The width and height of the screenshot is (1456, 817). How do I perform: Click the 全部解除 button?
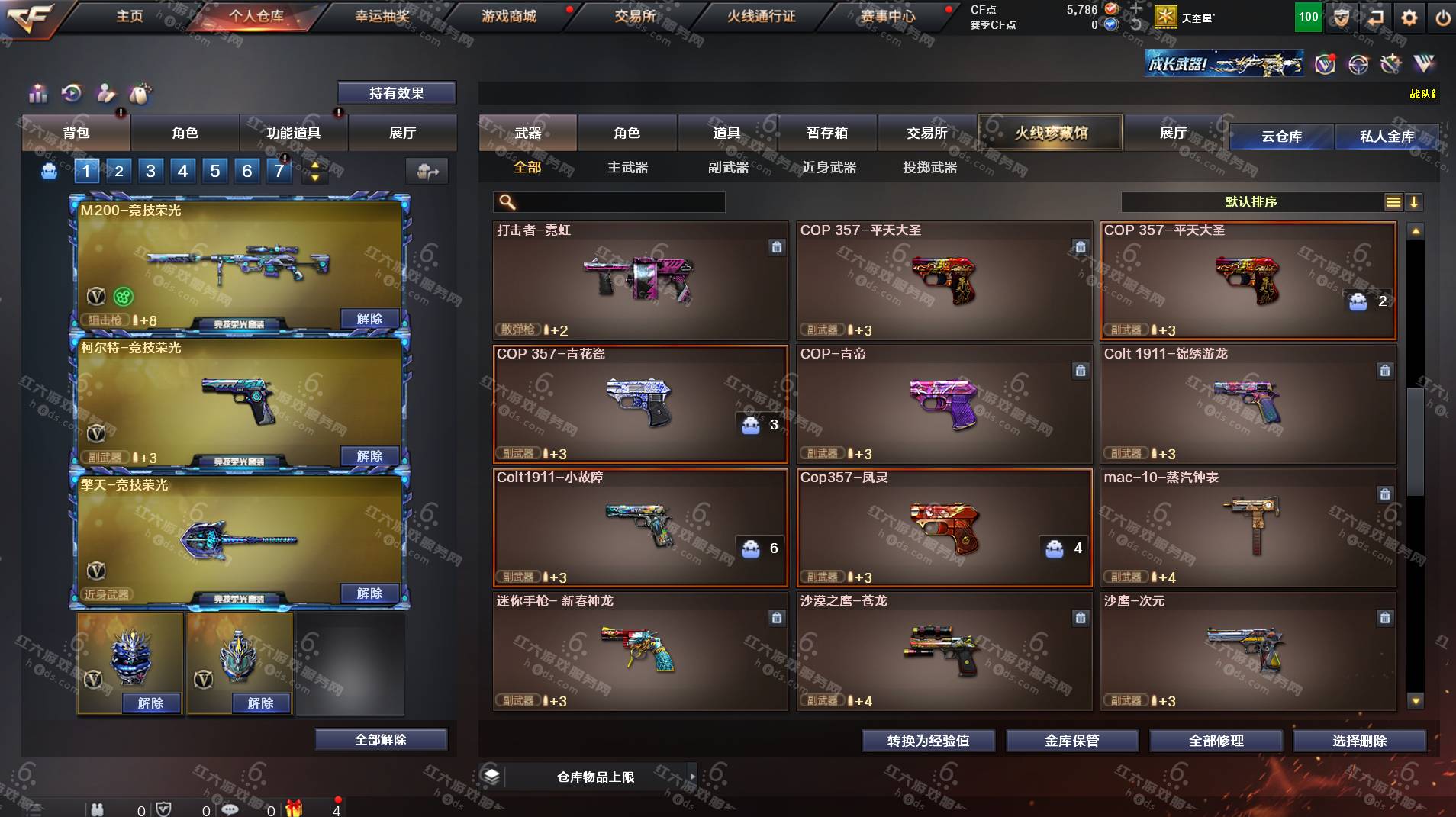[x=382, y=738]
